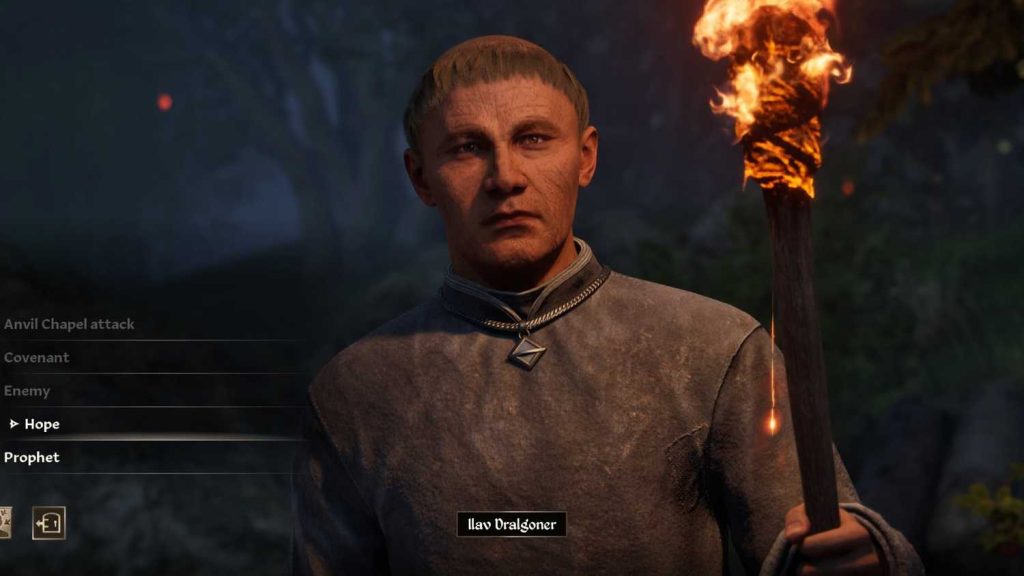Choose the Covenant dialogue topic
The image size is (1024, 576).
tap(37, 357)
